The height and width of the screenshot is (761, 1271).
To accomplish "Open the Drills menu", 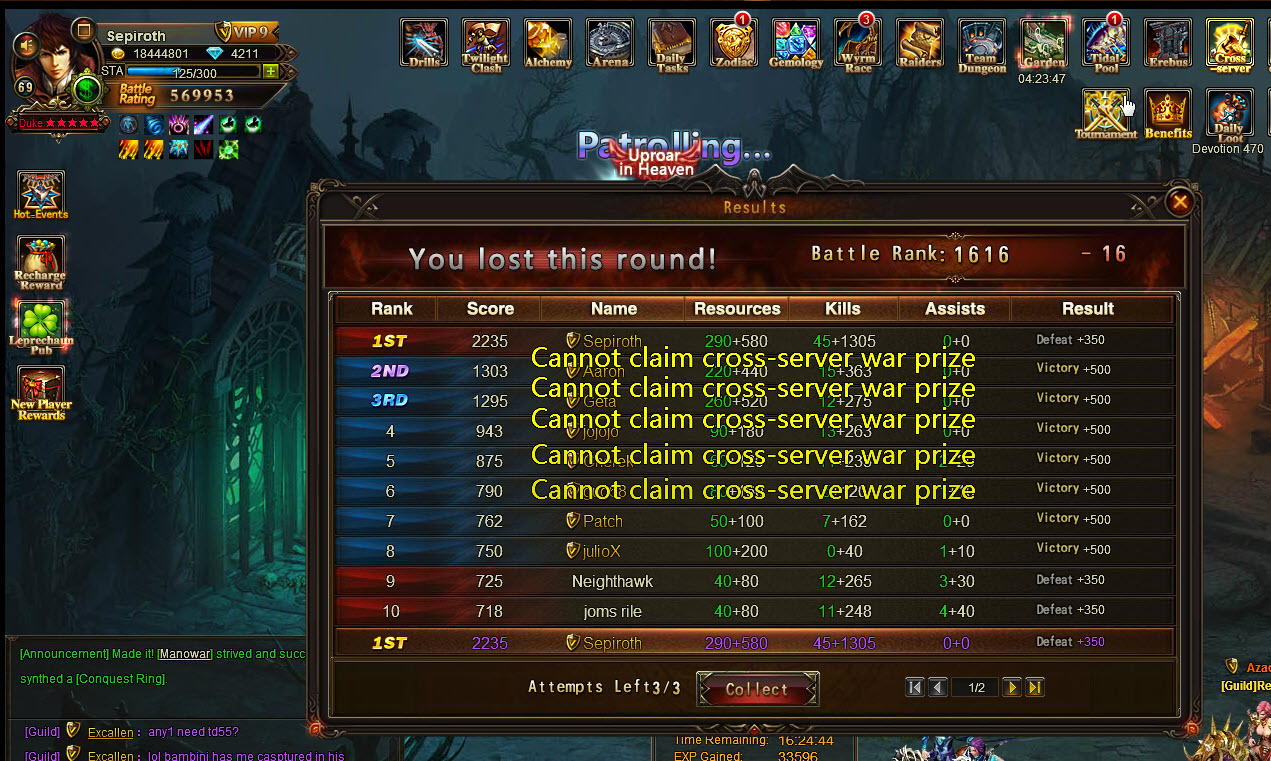I will coord(424,44).
